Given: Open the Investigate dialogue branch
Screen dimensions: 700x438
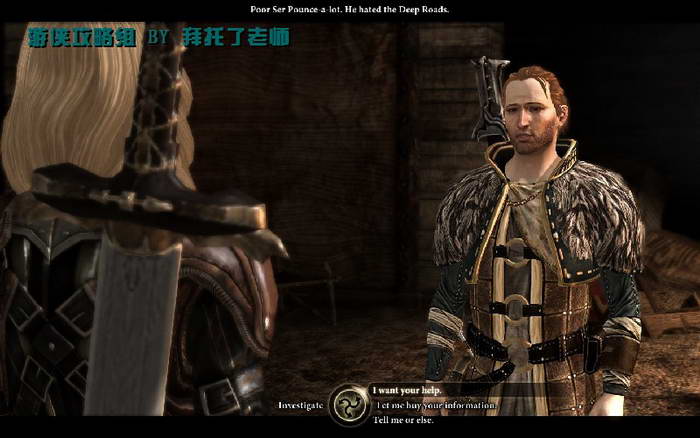Looking at the screenshot, I should (x=300, y=405).
